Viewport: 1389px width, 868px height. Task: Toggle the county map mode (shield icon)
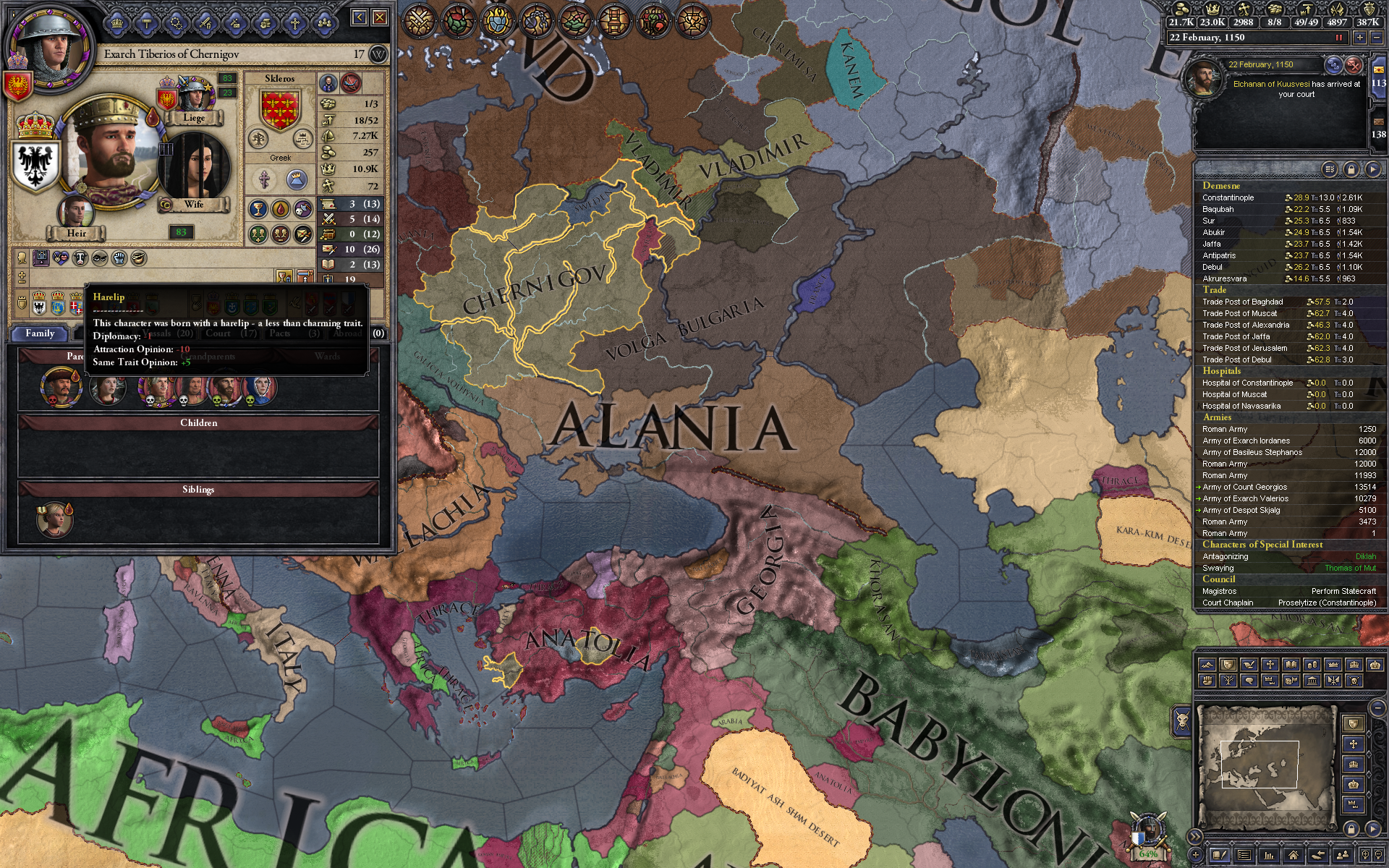(x=1228, y=665)
